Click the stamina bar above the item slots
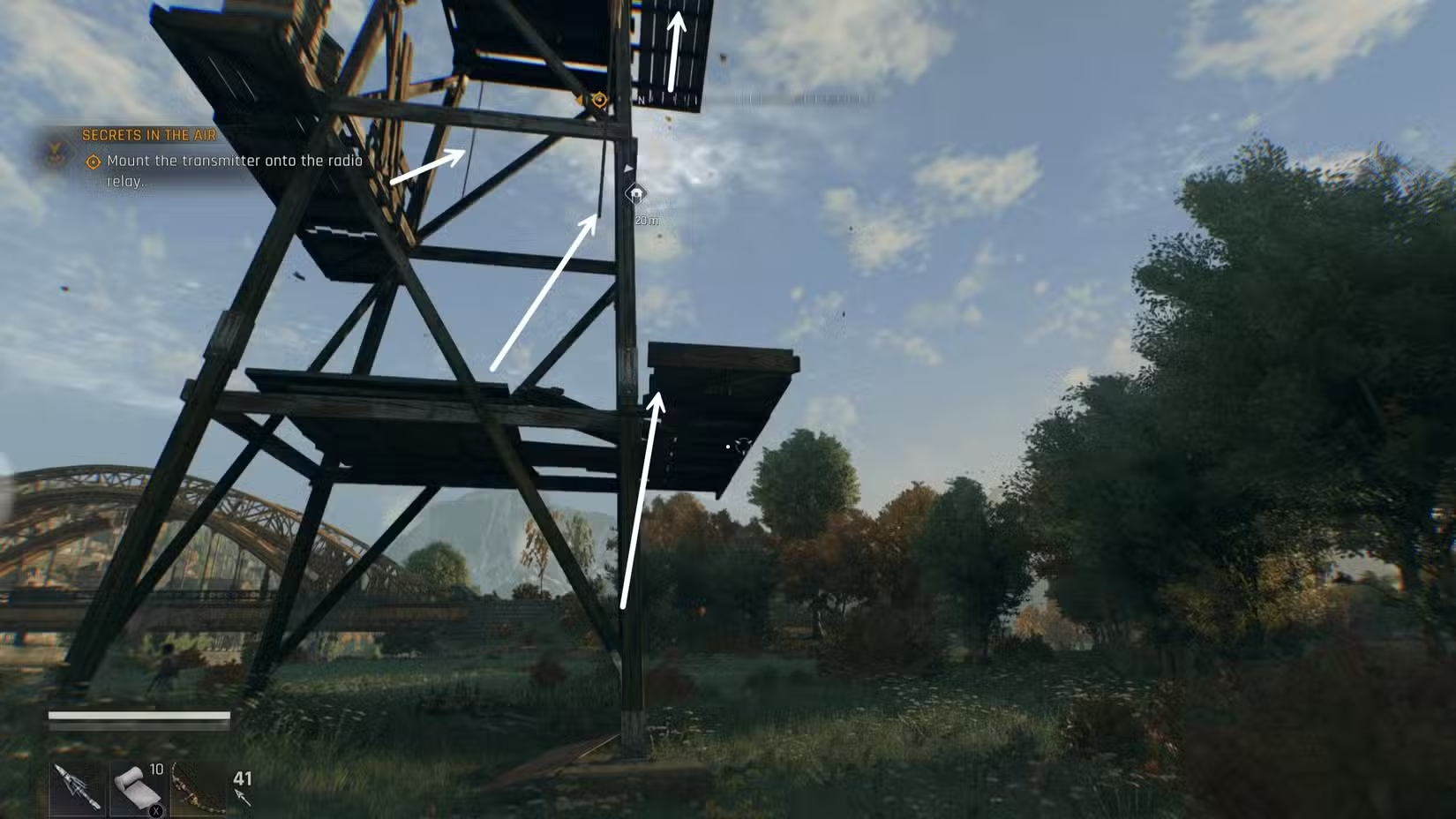 point(135,717)
